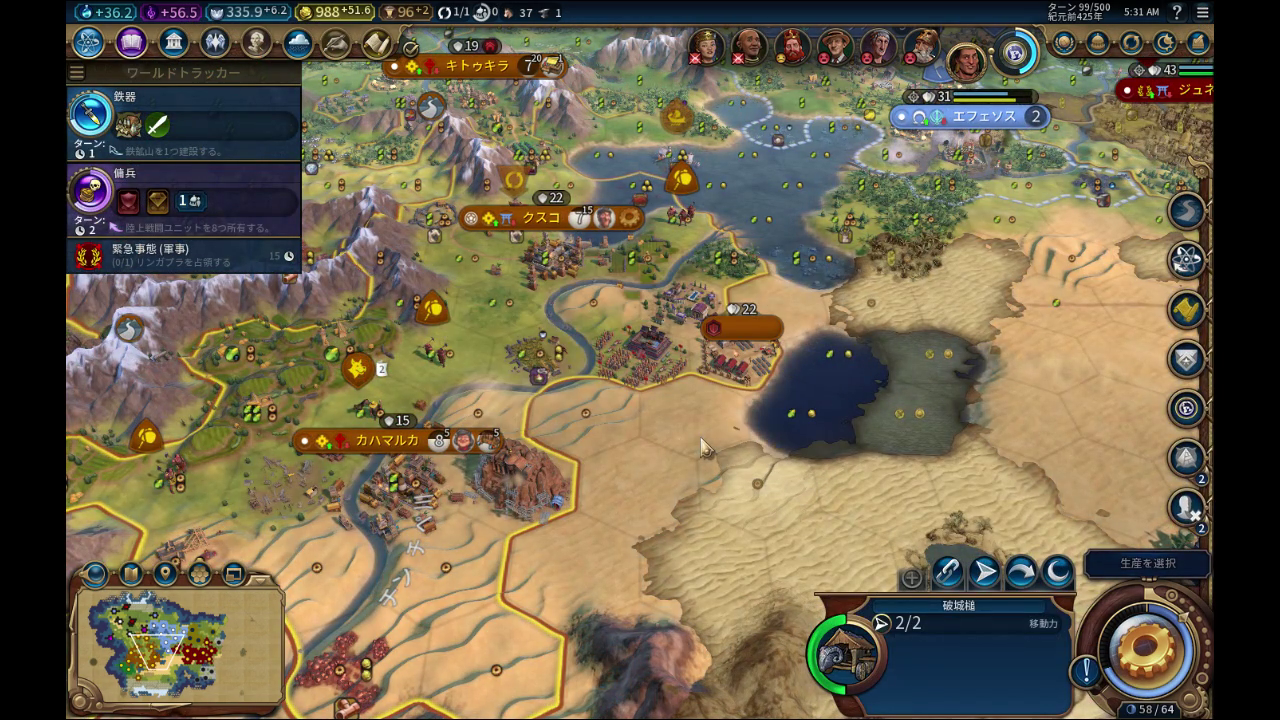Click the 生産を選択 notification button
This screenshot has height=720, width=1280.
coord(1146,563)
